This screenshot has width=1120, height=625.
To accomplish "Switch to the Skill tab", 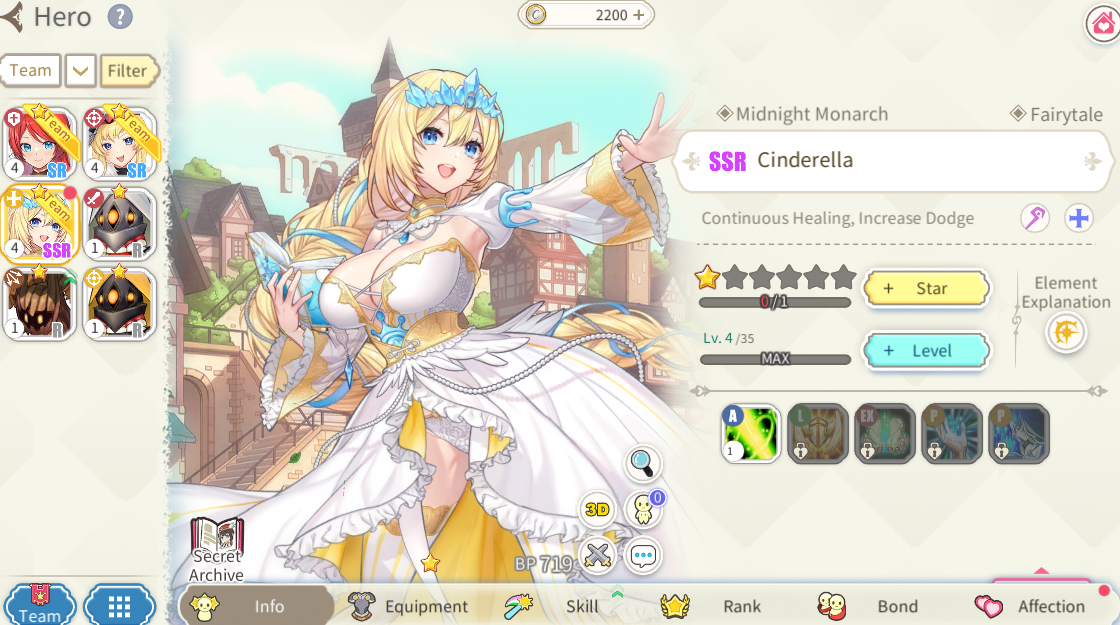I will tap(565, 606).
